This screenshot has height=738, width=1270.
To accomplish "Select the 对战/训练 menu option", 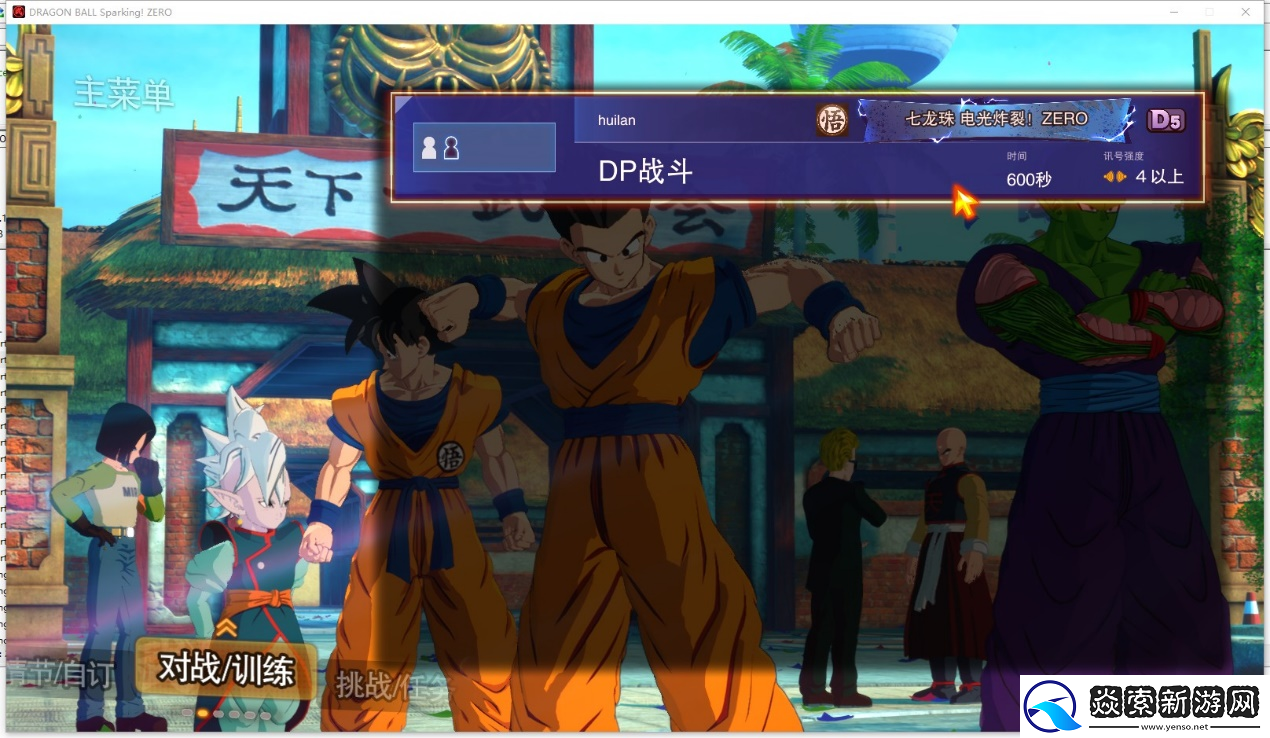I will (226, 670).
